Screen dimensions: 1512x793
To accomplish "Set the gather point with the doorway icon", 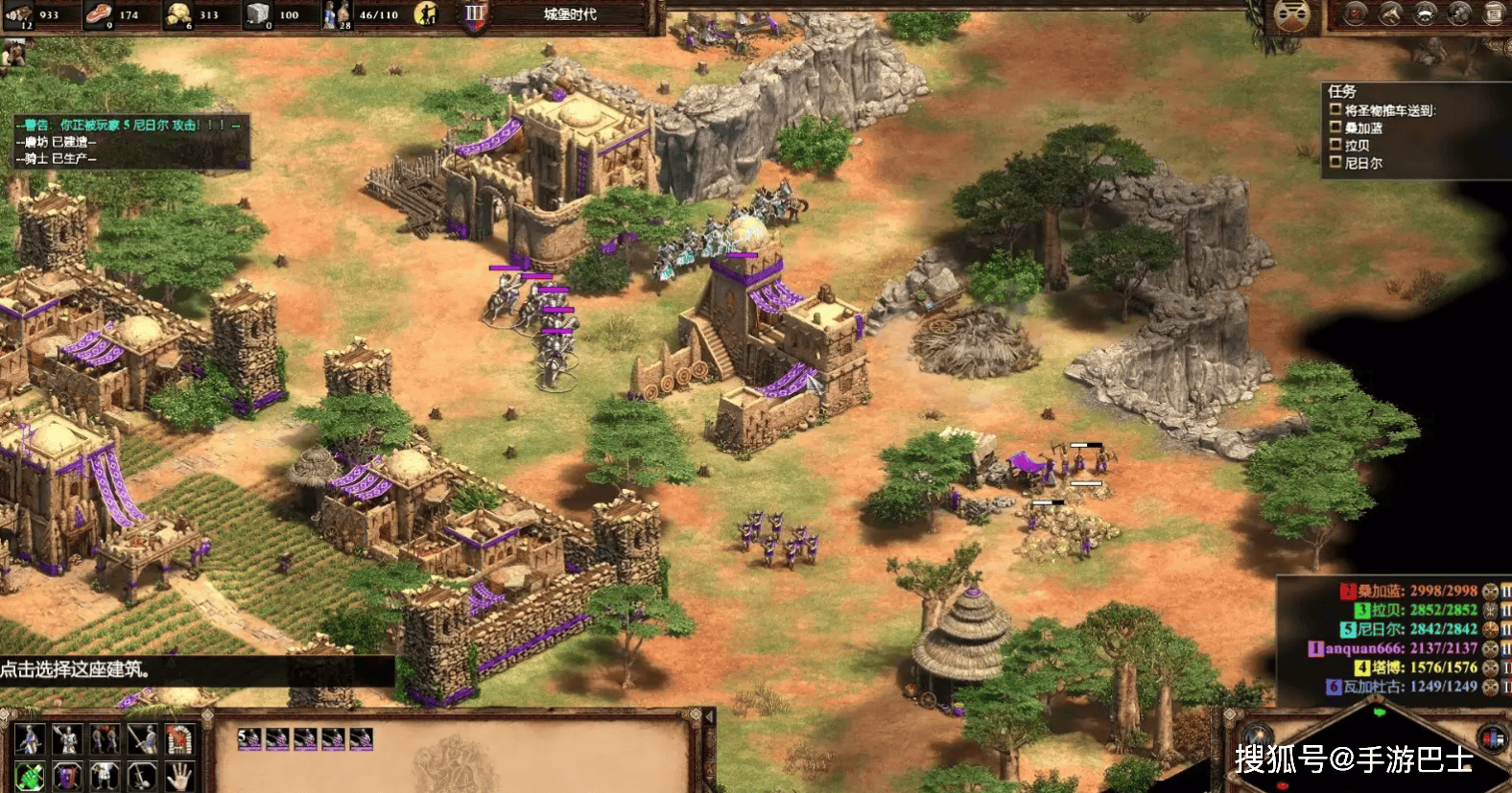I will pos(179,739).
